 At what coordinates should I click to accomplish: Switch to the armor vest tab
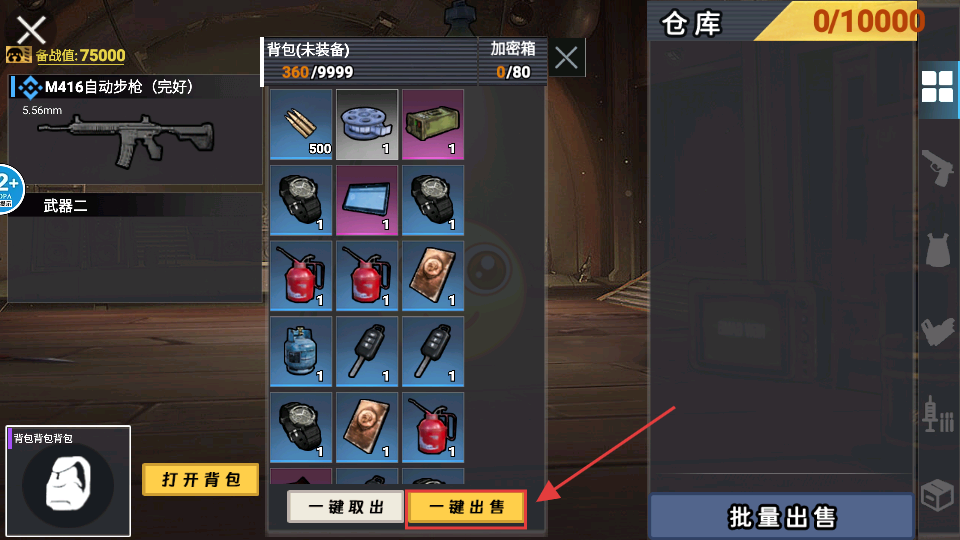point(937,250)
